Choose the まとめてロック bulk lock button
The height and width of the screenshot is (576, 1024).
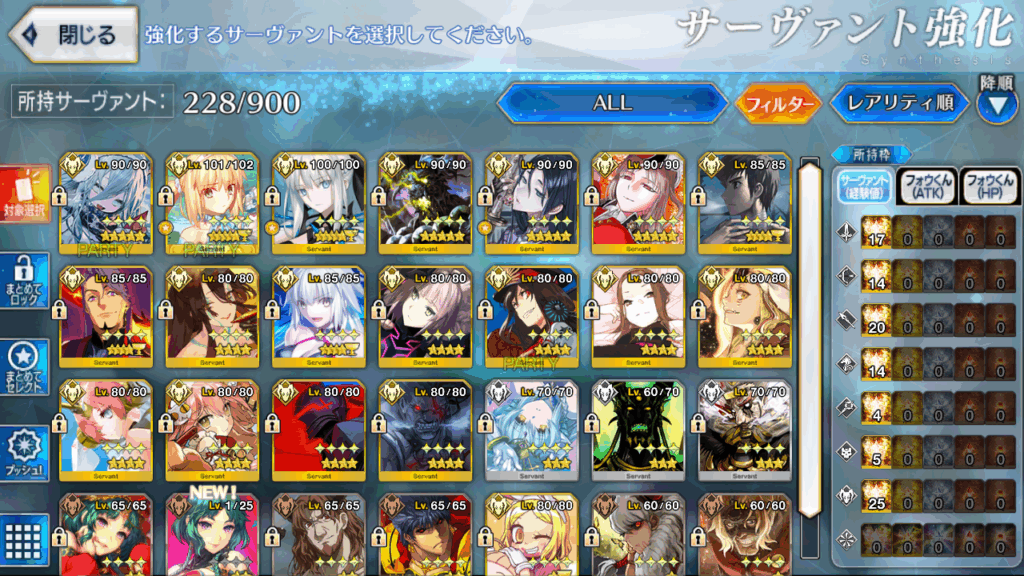(x=26, y=281)
